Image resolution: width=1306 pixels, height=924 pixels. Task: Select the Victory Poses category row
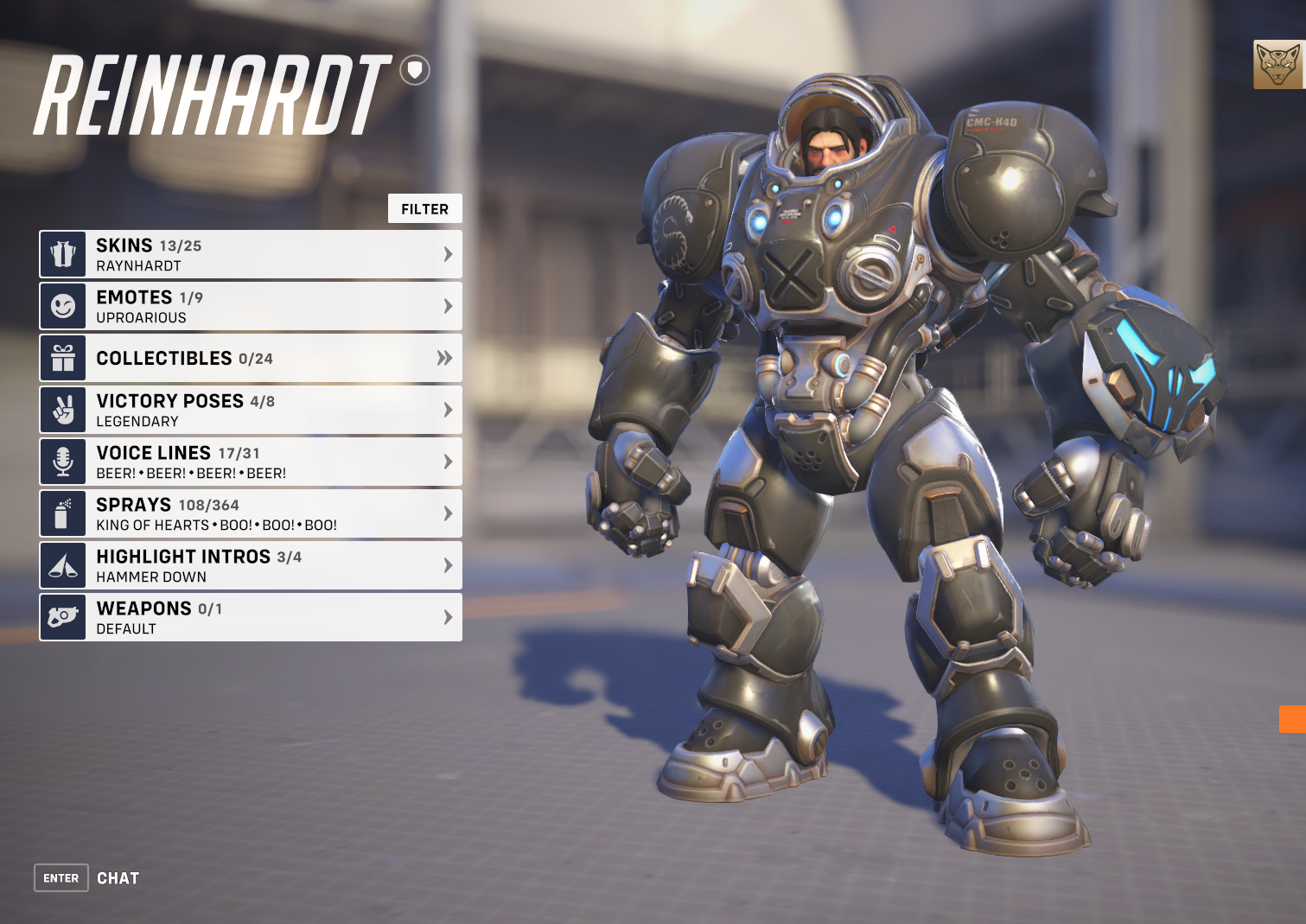point(251,410)
